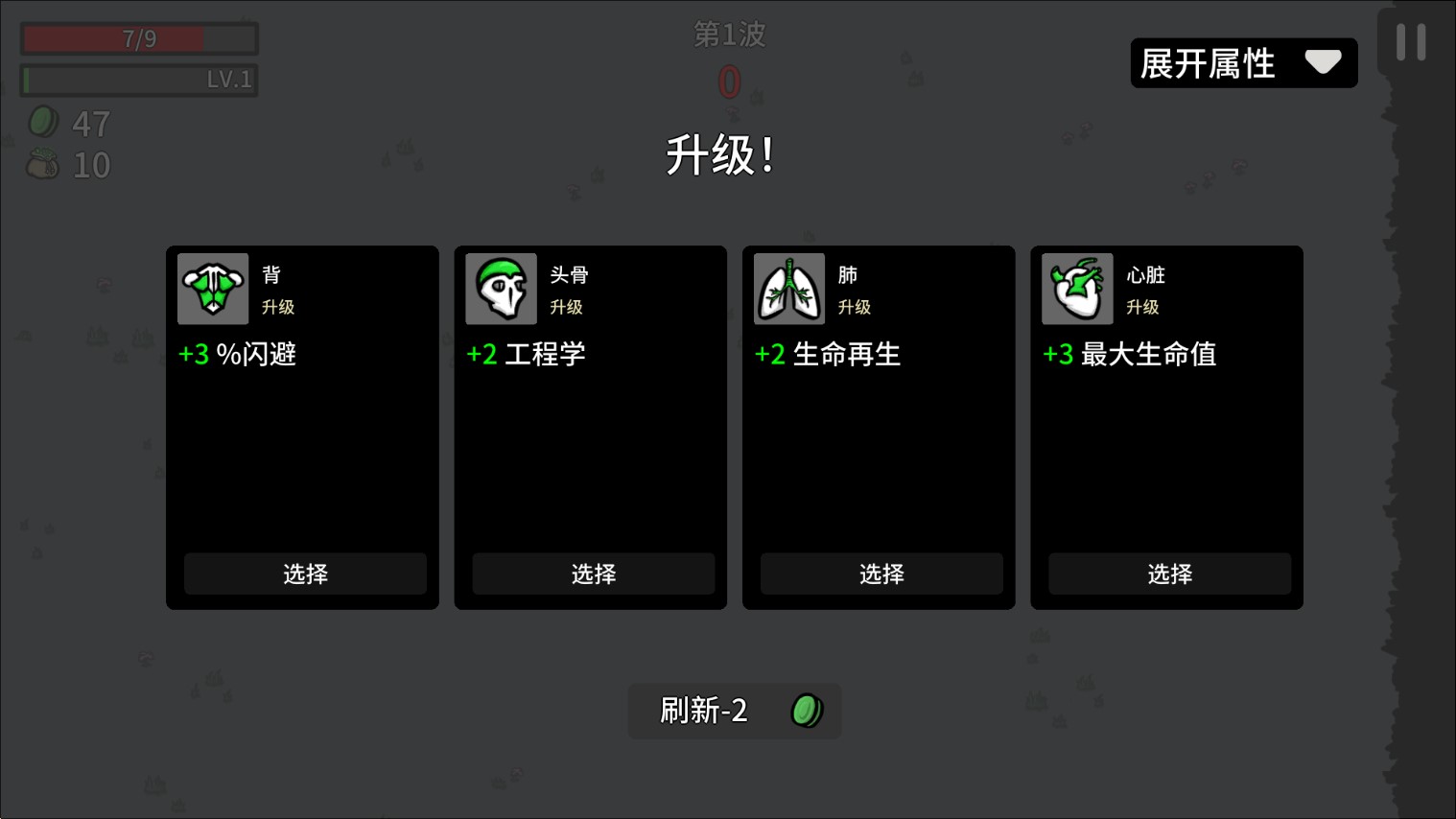Image resolution: width=1456 pixels, height=819 pixels.
Task: Confirm the +3 最大生命值 max HP upgrade
Action: coord(1169,573)
